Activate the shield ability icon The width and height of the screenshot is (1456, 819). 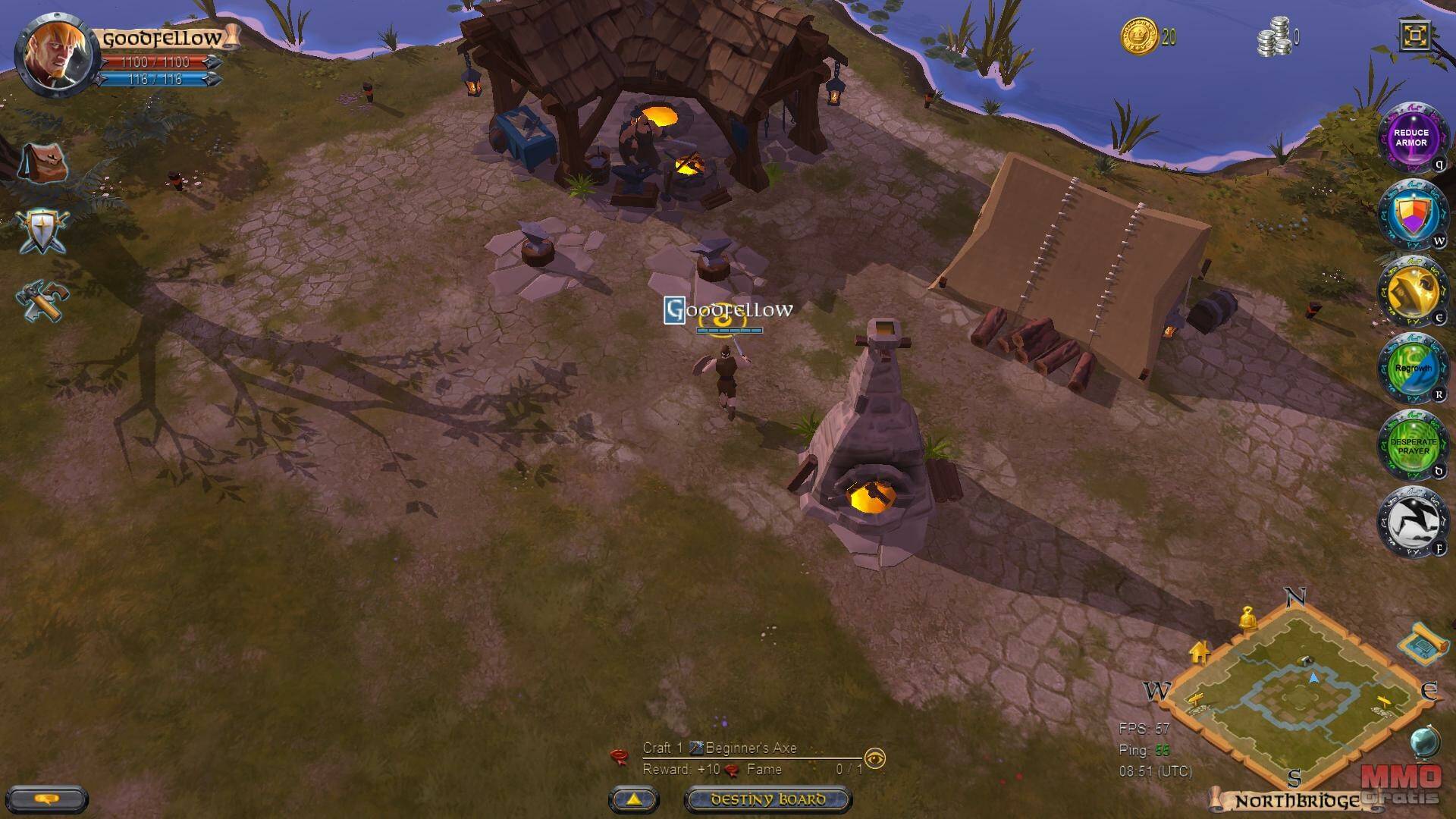click(1412, 215)
